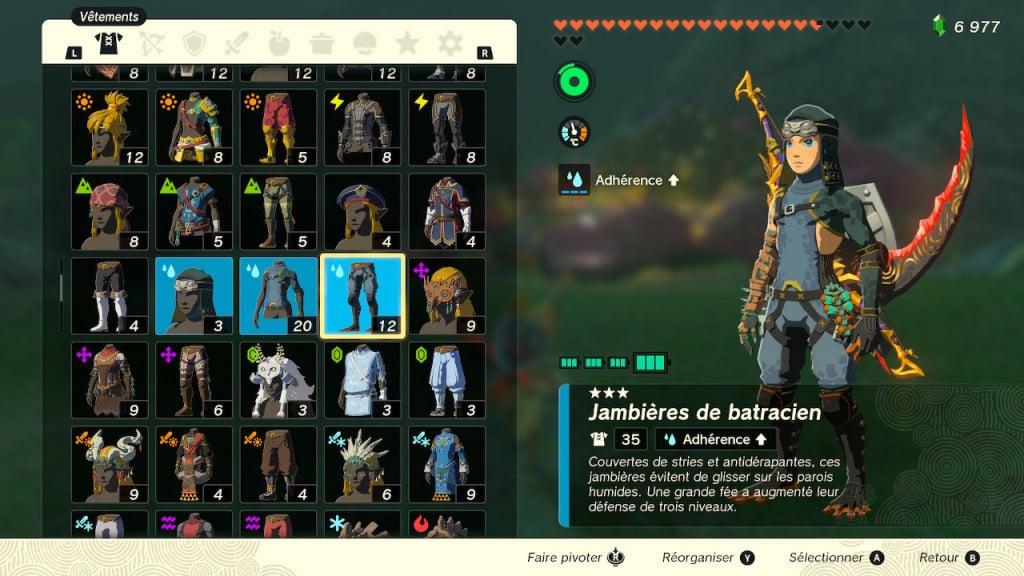Open the shields tab

(193, 43)
